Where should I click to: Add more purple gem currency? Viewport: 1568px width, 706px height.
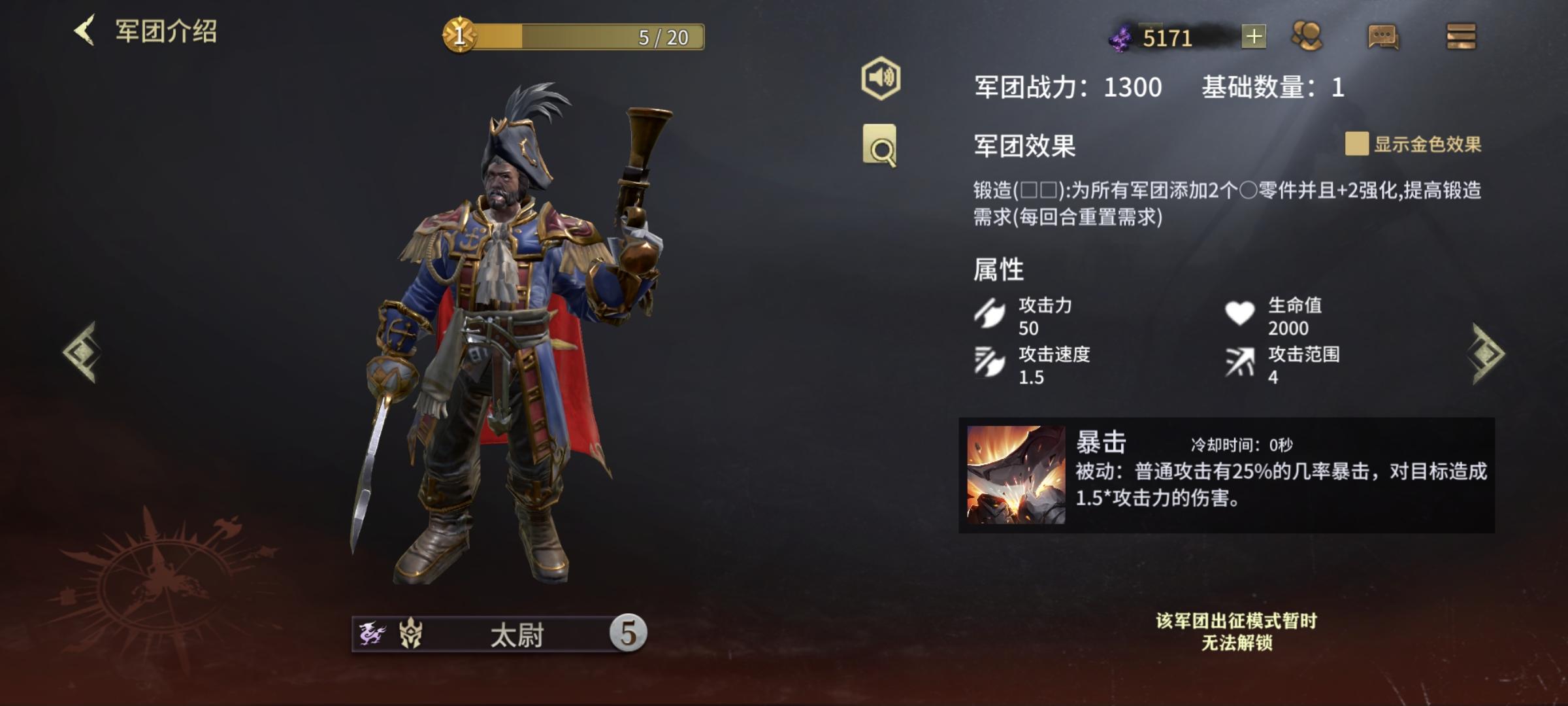(1253, 37)
